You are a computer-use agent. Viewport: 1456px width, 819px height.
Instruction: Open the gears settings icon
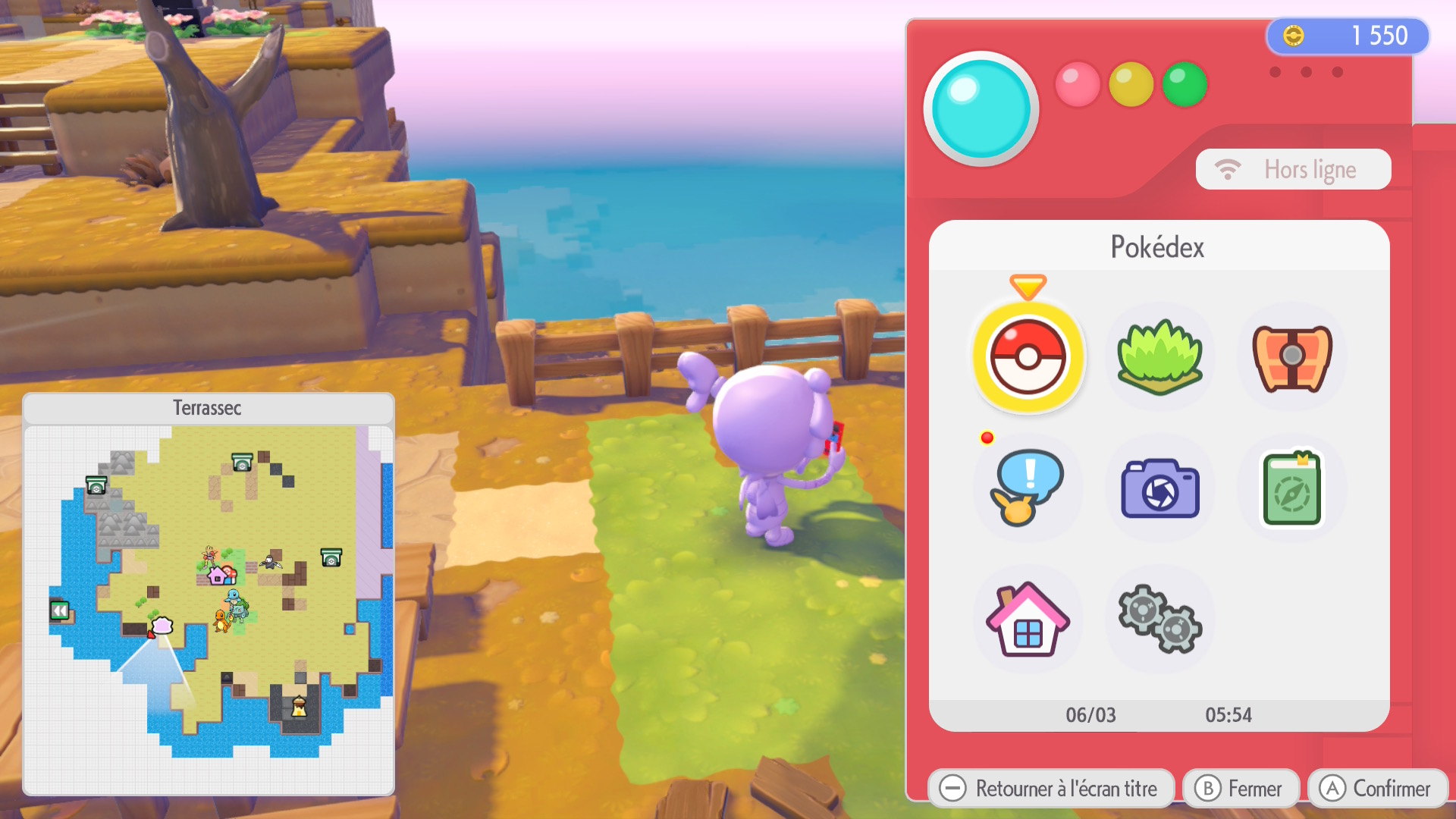[x=1159, y=620]
